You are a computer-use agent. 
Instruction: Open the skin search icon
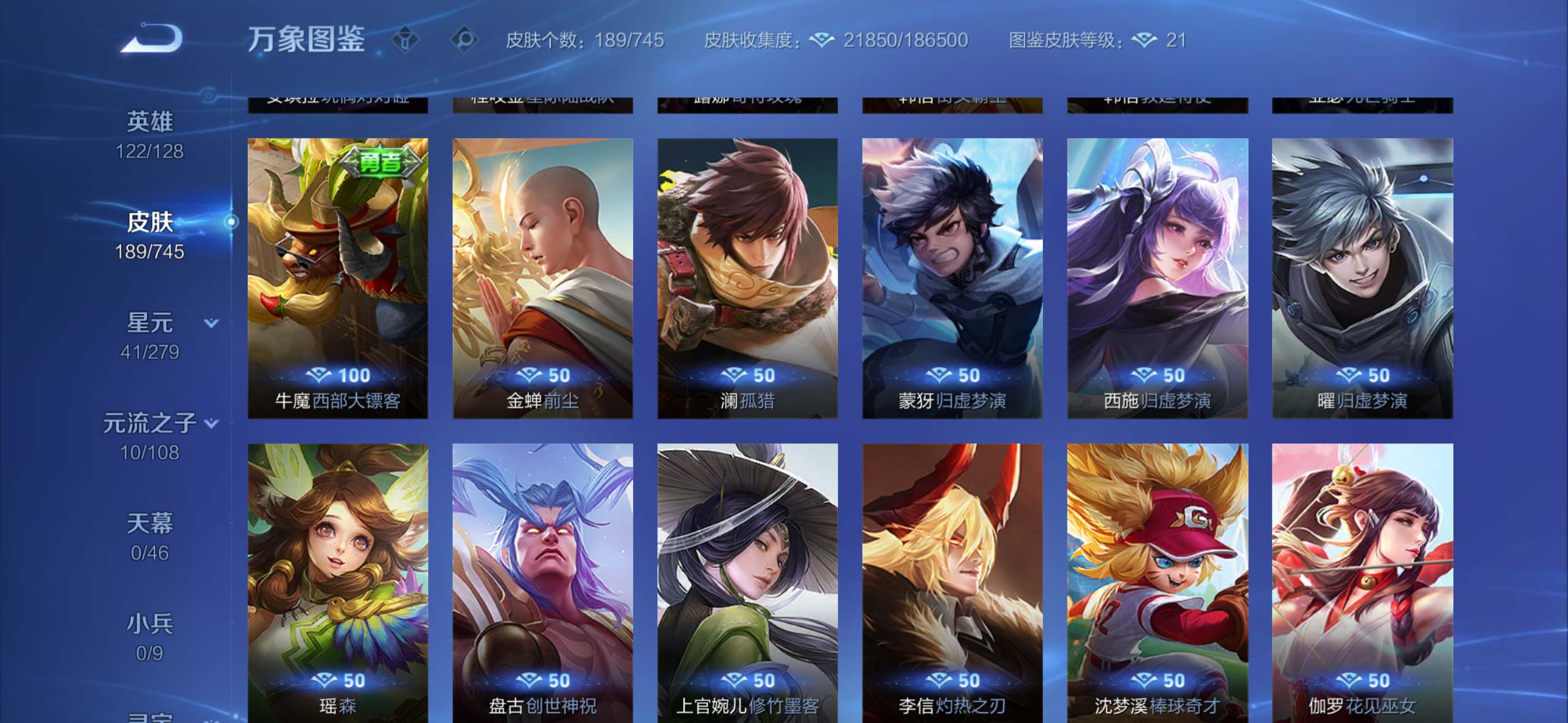[x=465, y=40]
